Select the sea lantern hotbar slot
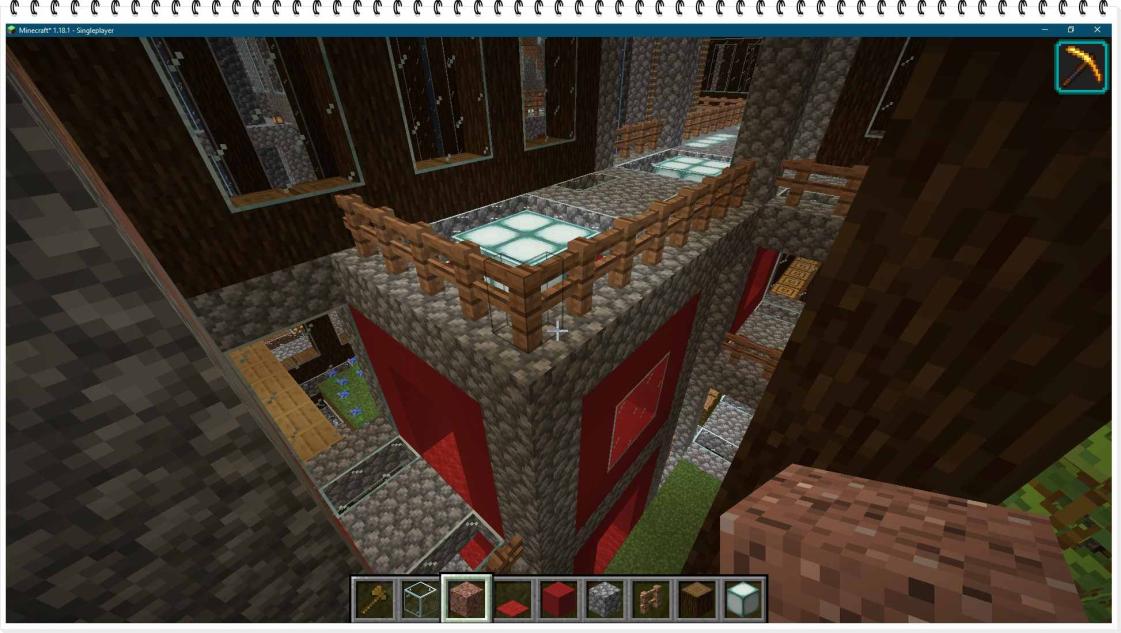 pos(743,599)
